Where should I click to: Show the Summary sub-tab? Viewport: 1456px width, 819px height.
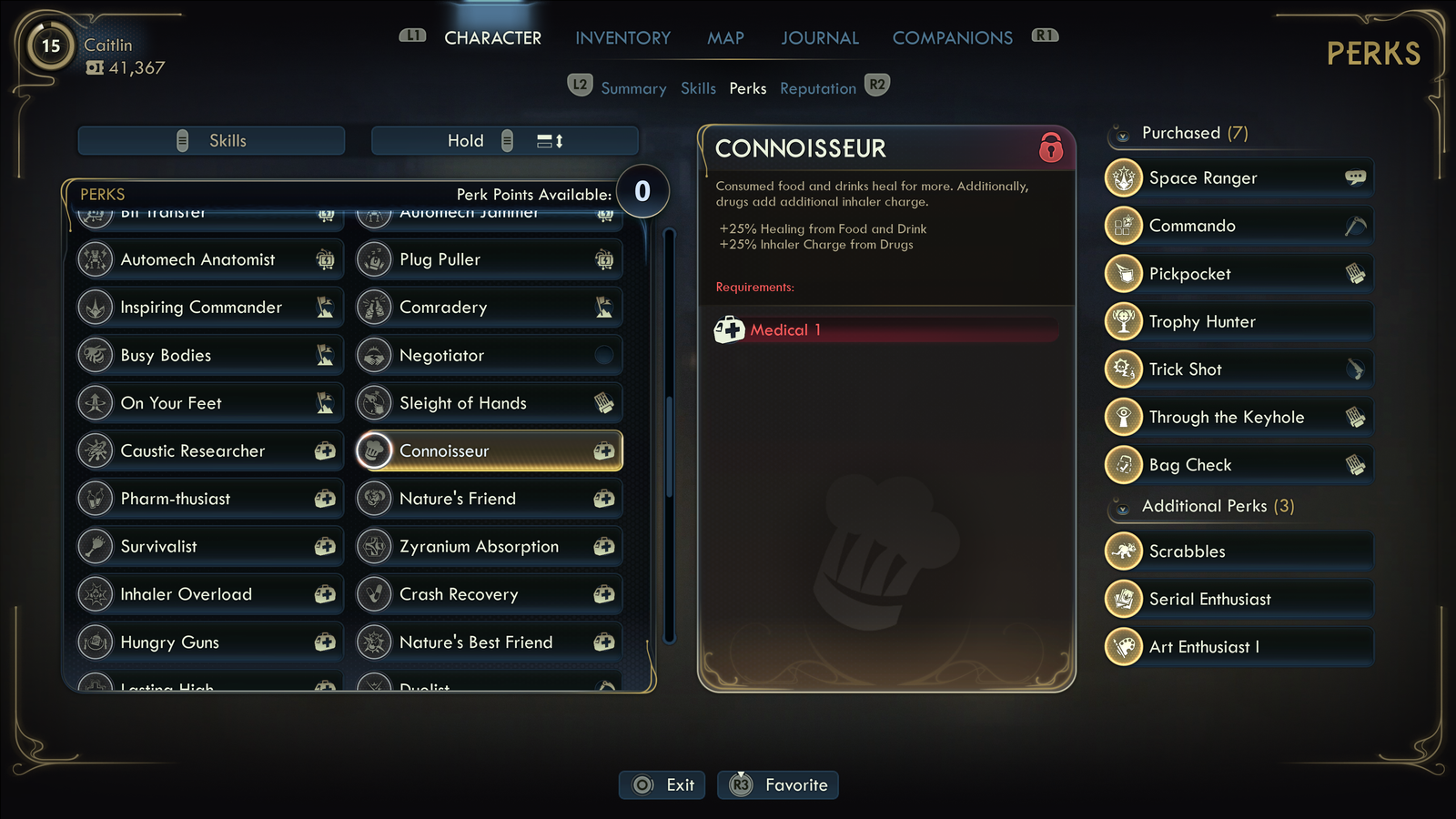pos(633,88)
